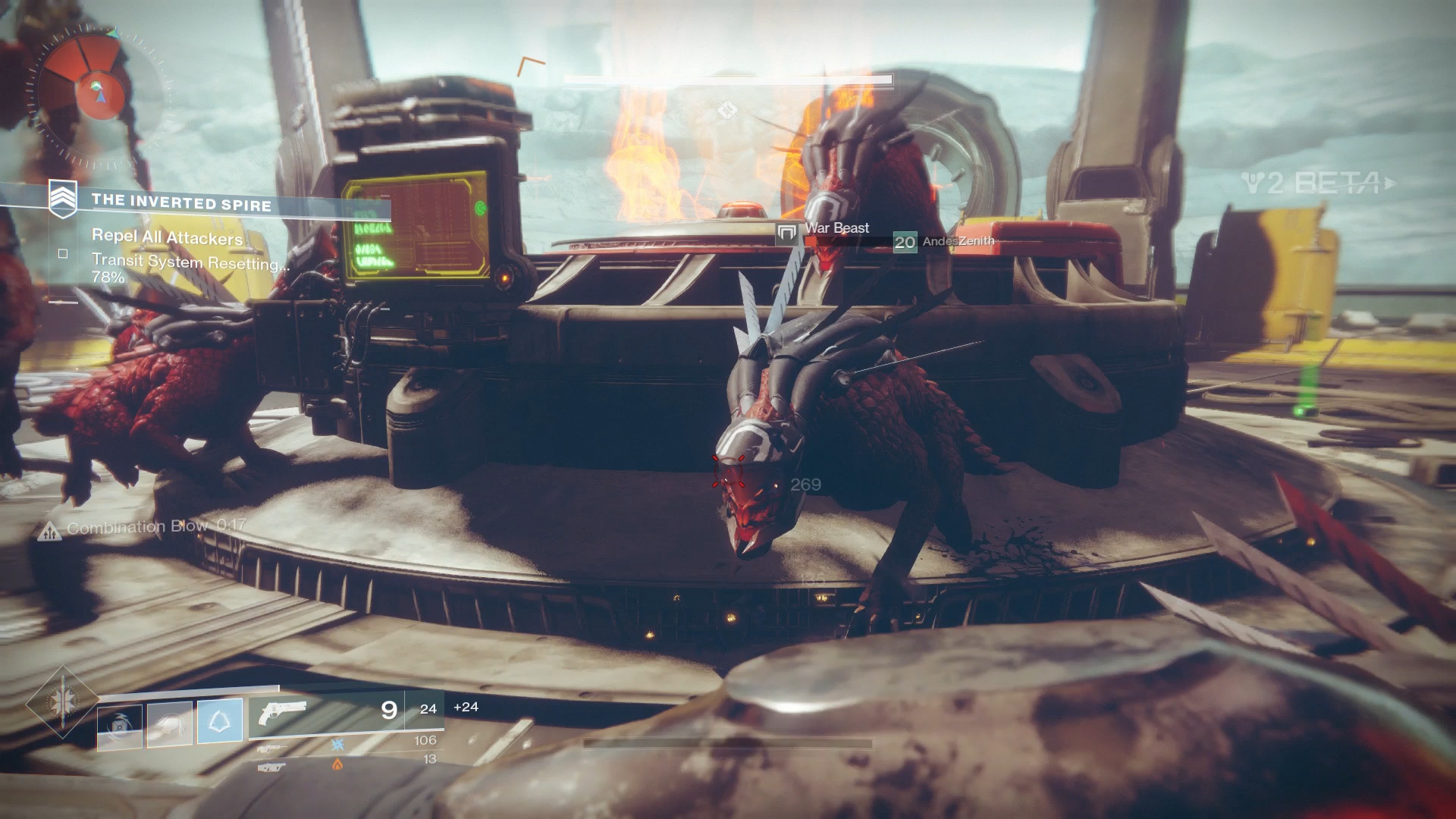
Task: Select the grenade ability icon
Action: point(120,727)
